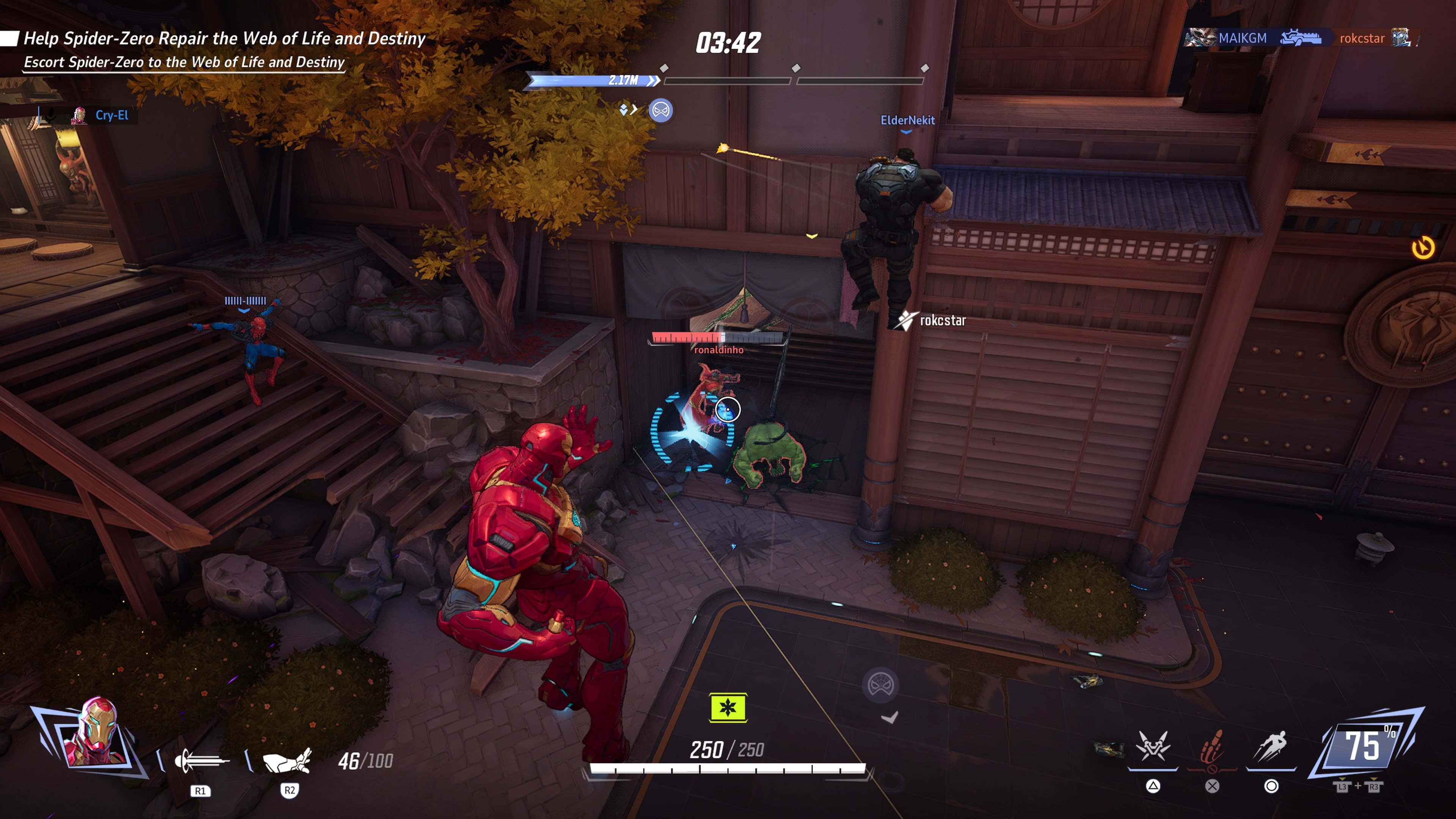Expand the payload progress arrow chevrons
This screenshot has height=819, width=1456.
pos(653,81)
